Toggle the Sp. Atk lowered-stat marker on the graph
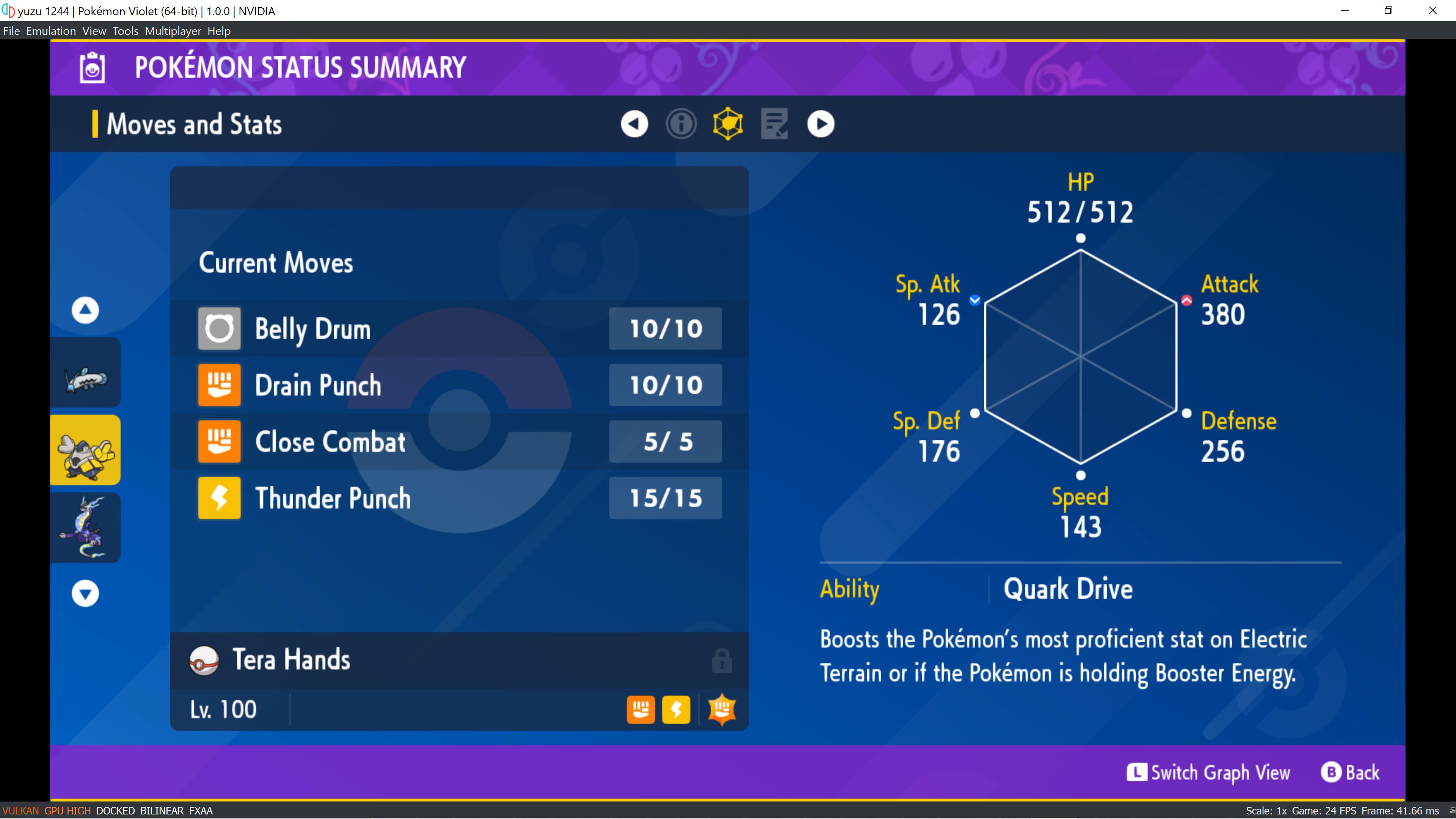This screenshot has height=819, width=1456. pyautogui.click(x=974, y=301)
